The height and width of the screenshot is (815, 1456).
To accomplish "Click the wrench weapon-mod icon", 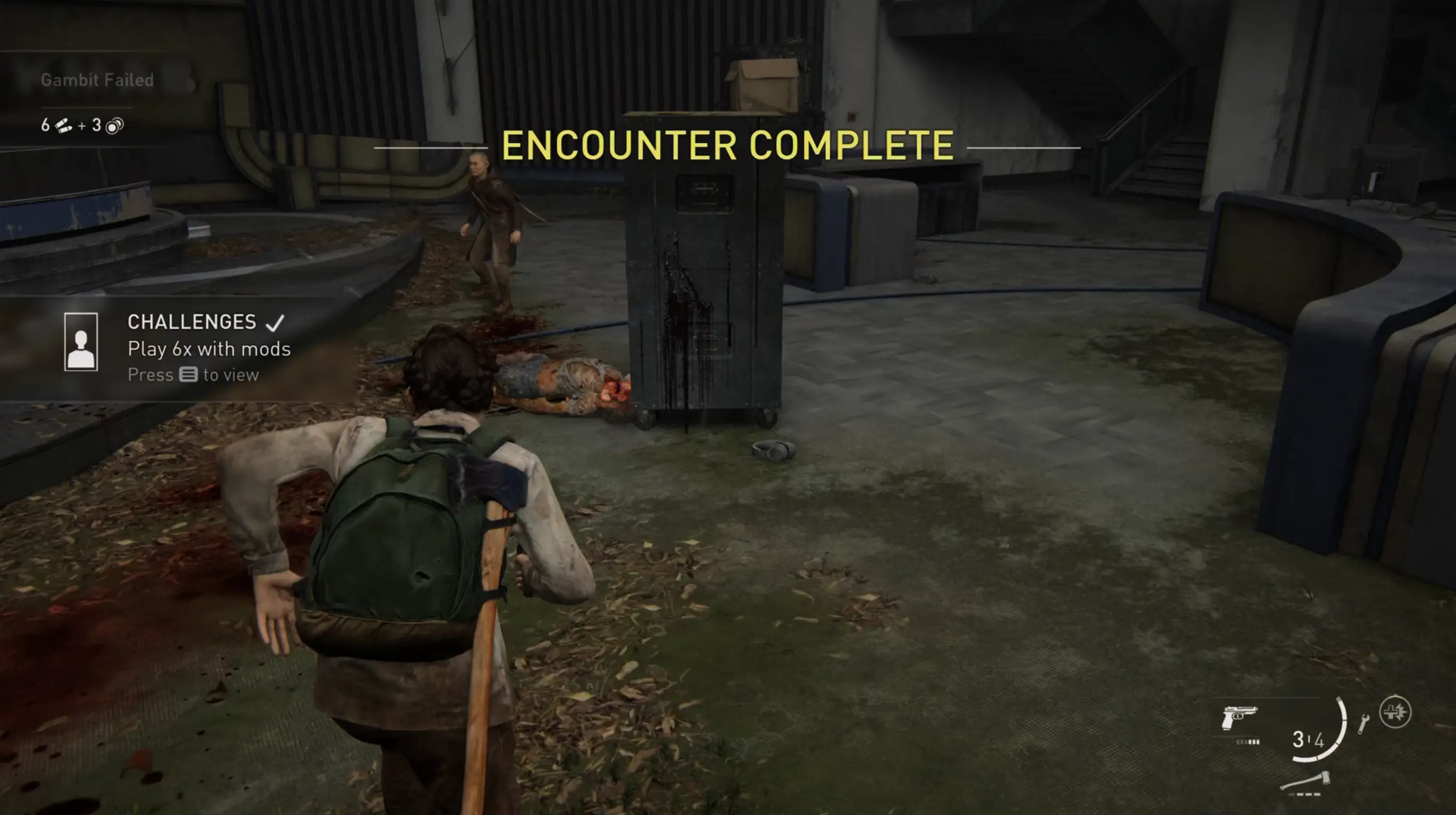I will 1364,725.
